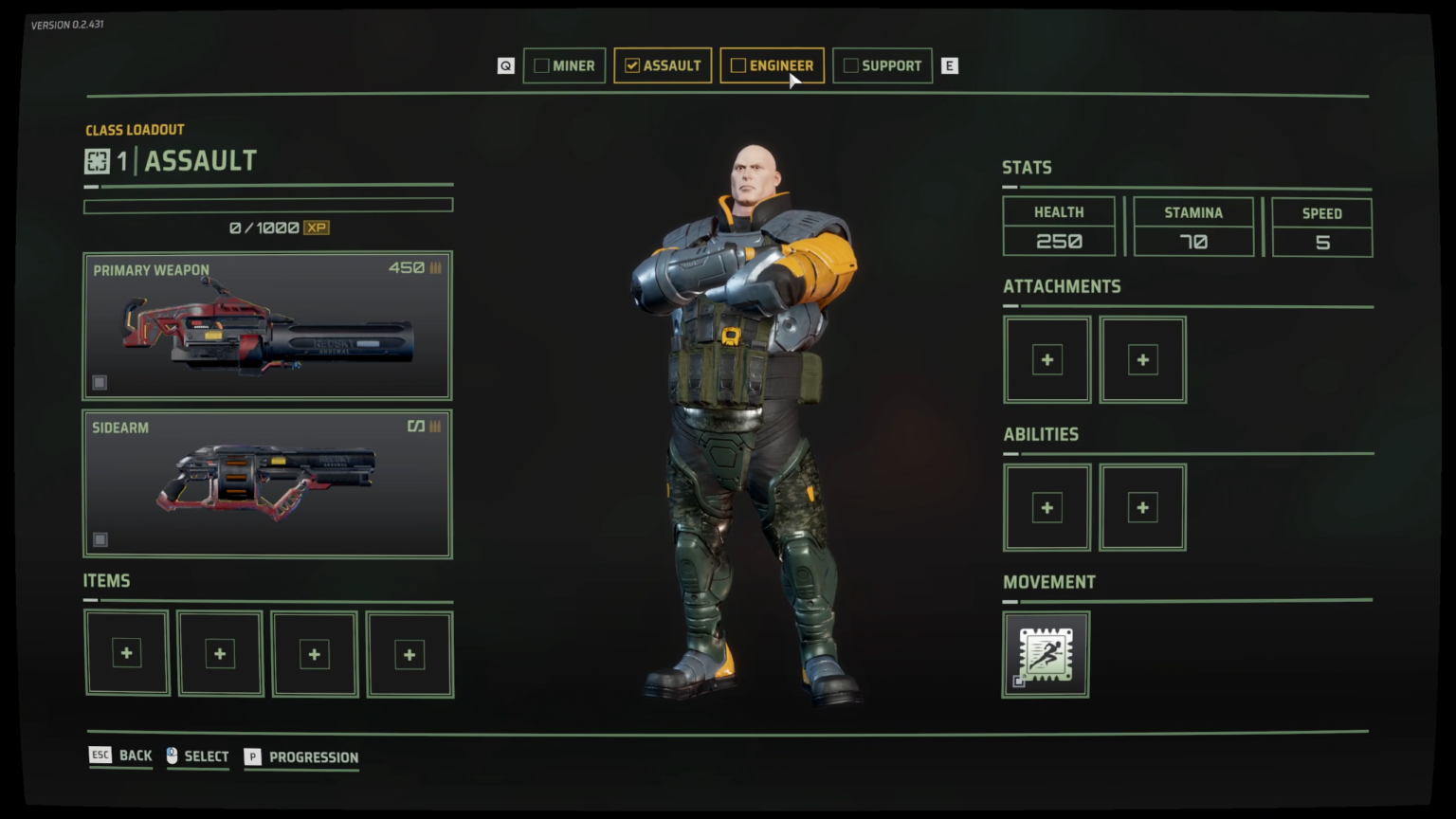
Task: Switch to the Miner class tab
Action: pos(564,65)
